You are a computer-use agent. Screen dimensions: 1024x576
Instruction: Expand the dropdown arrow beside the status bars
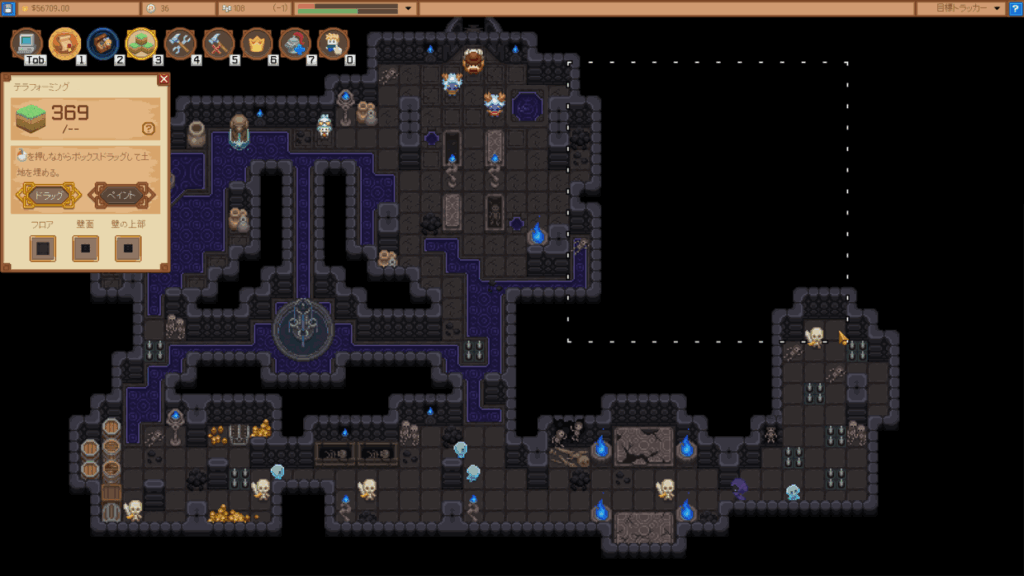point(408,8)
